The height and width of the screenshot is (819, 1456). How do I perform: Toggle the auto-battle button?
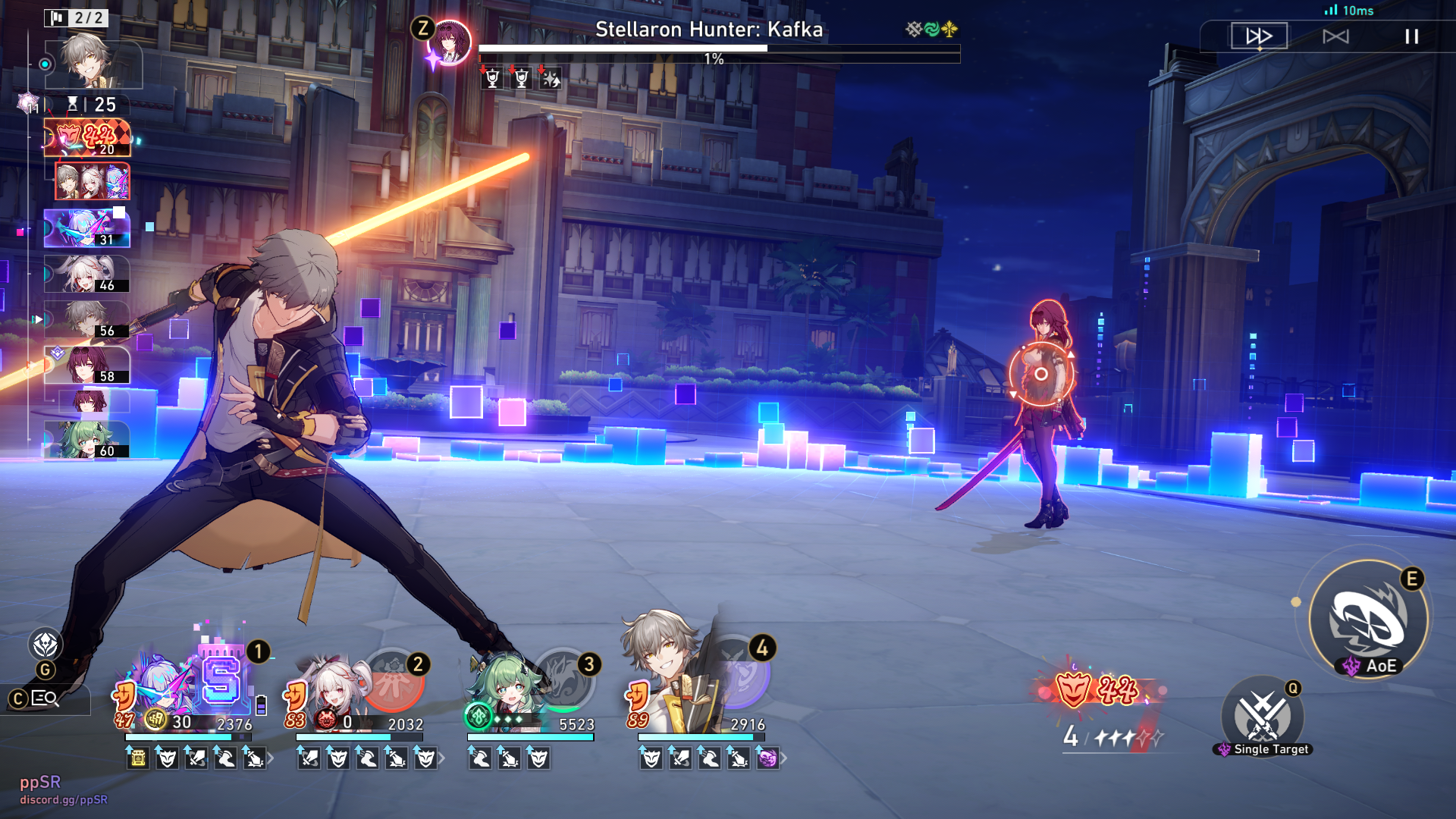pos(1335,36)
